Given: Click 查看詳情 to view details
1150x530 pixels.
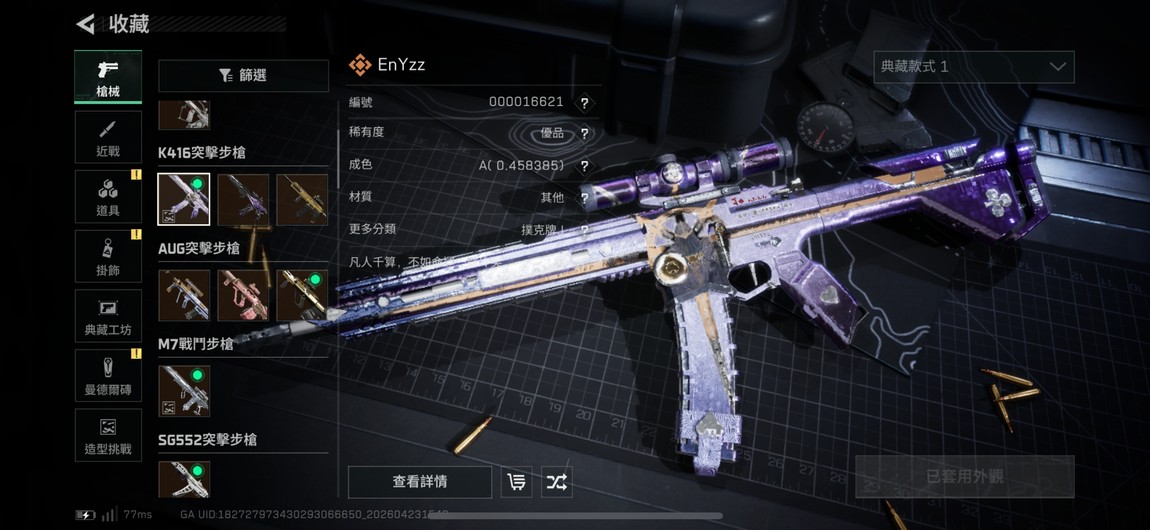Looking at the screenshot, I should [420, 482].
